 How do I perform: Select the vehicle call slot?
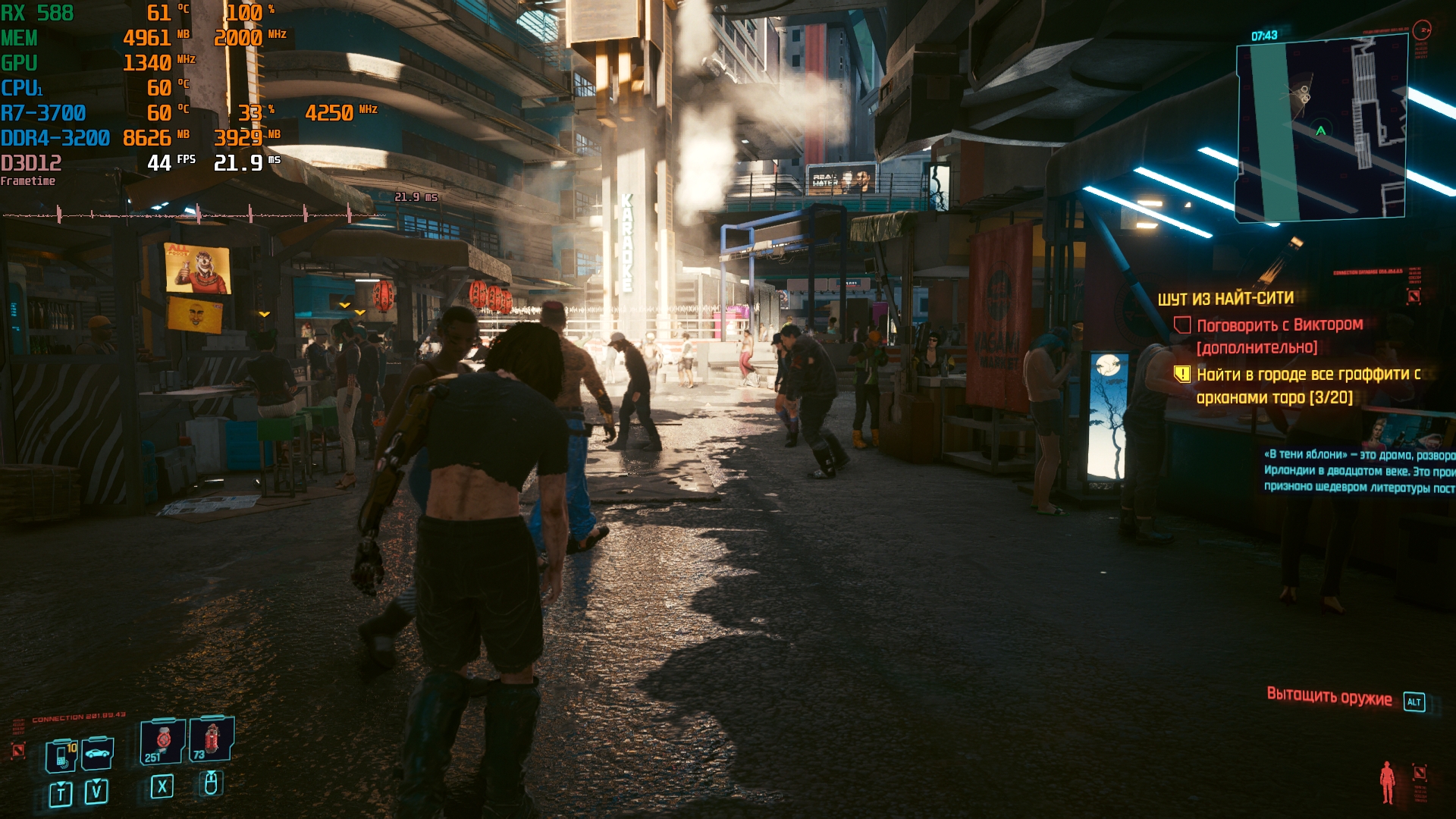click(x=98, y=754)
